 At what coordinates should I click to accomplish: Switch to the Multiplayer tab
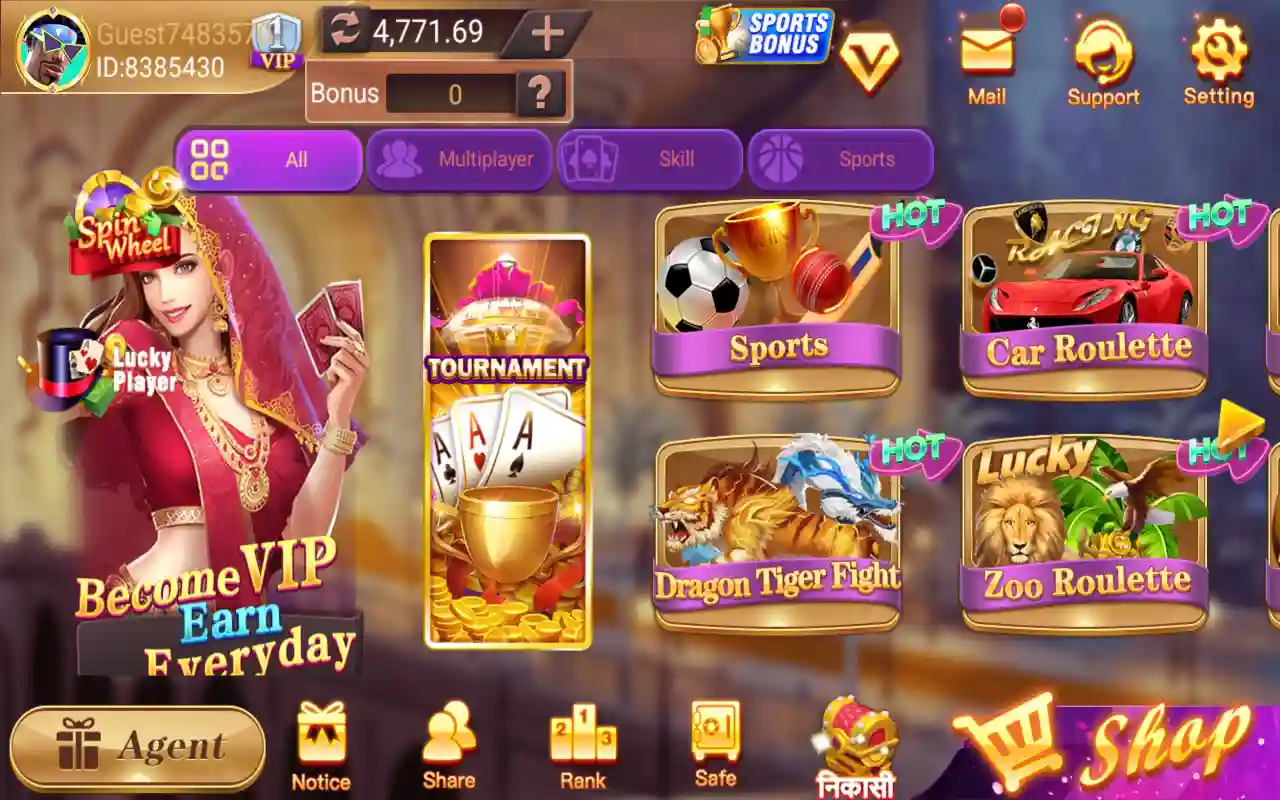459,159
